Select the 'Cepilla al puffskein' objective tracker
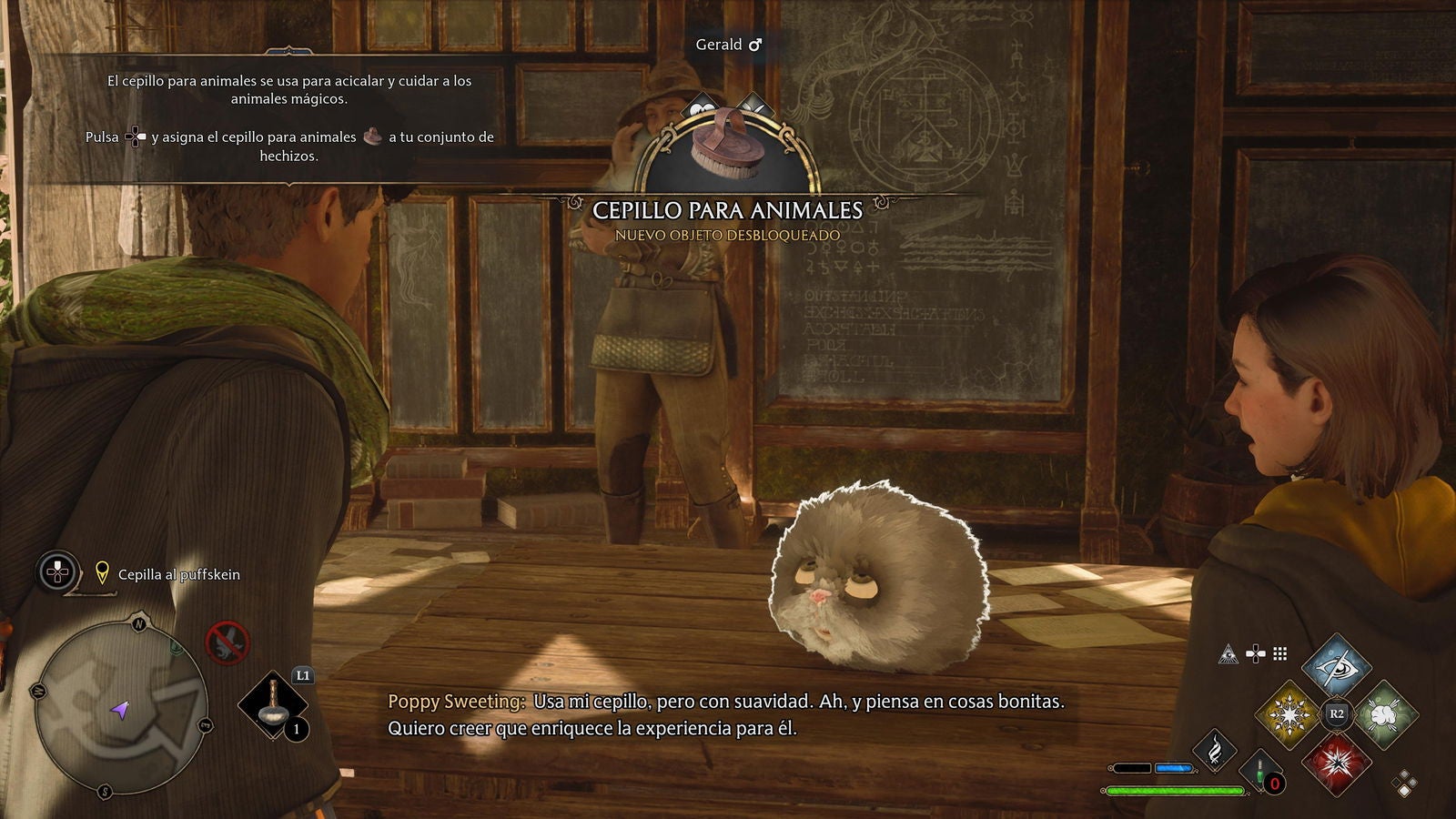The height and width of the screenshot is (819, 1456). click(178, 574)
